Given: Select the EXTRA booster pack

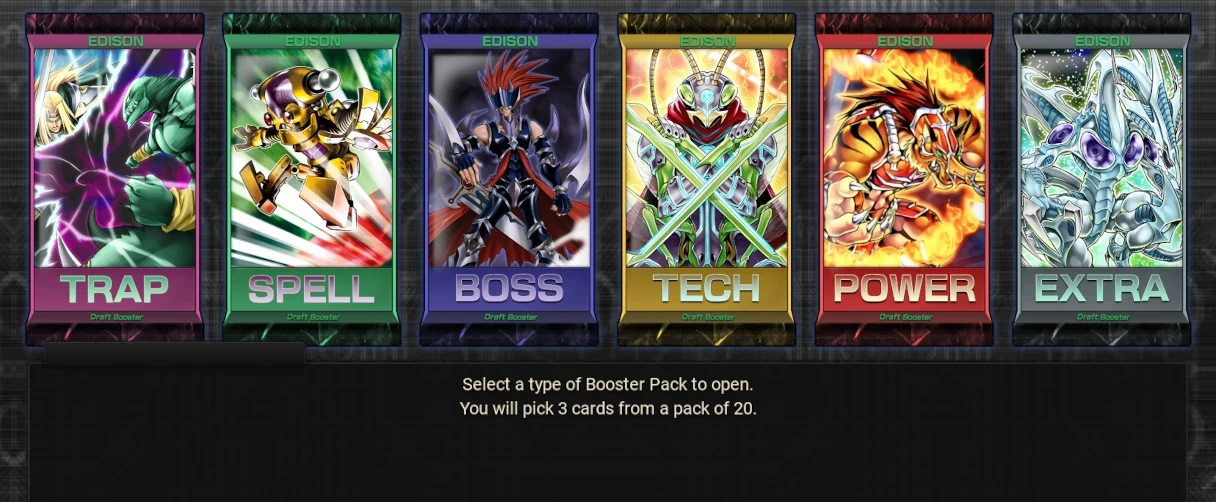Looking at the screenshot, I should pos(1101,180).
